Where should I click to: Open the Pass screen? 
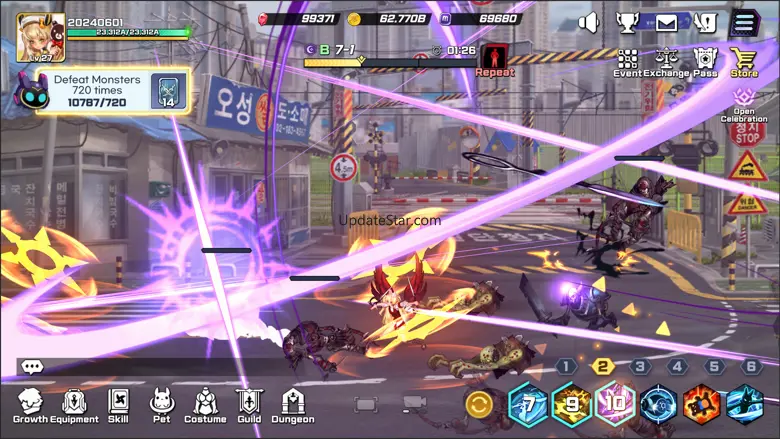(x=705, y=62)
